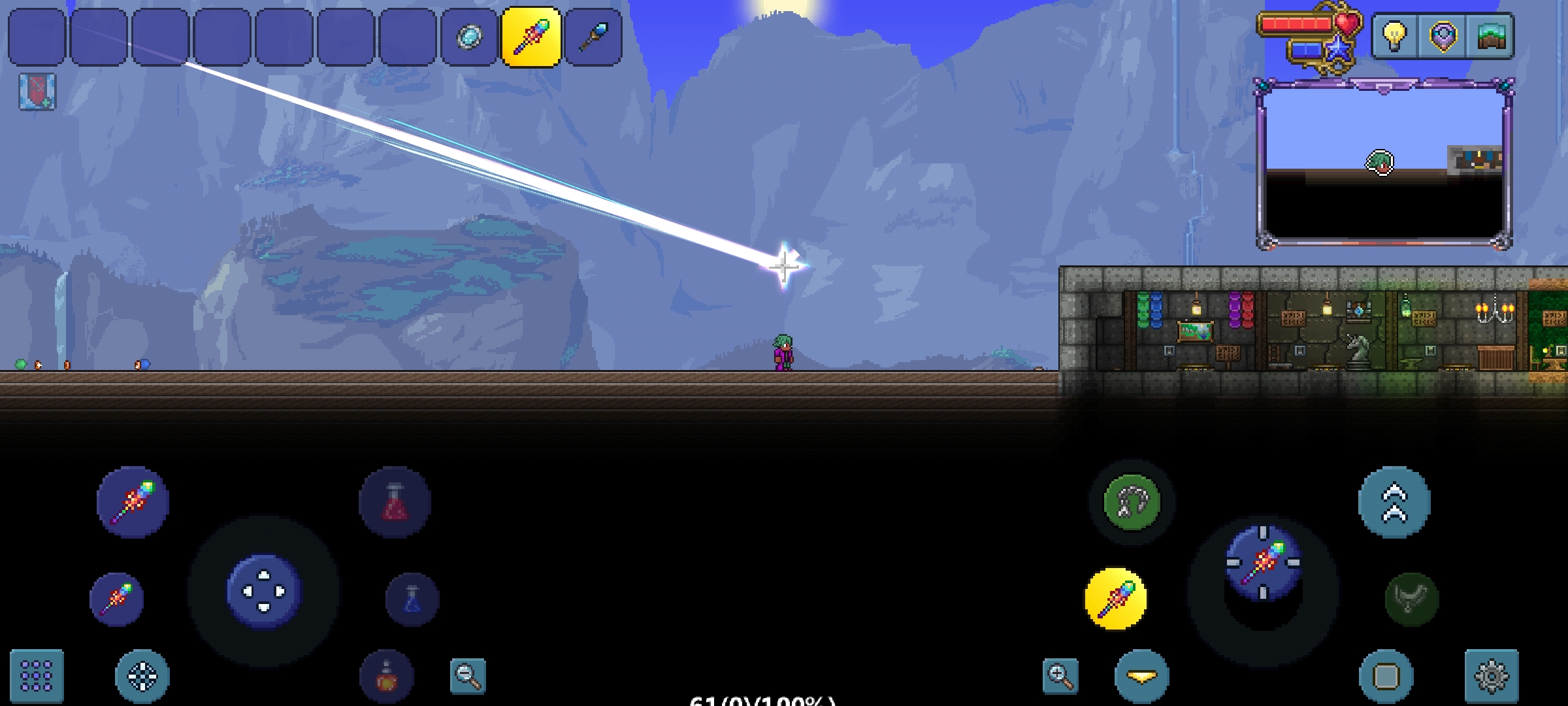Screen dimensions: 1568x706
Task: Use the orange buff potion button
Action: click(x=387, y=677)
